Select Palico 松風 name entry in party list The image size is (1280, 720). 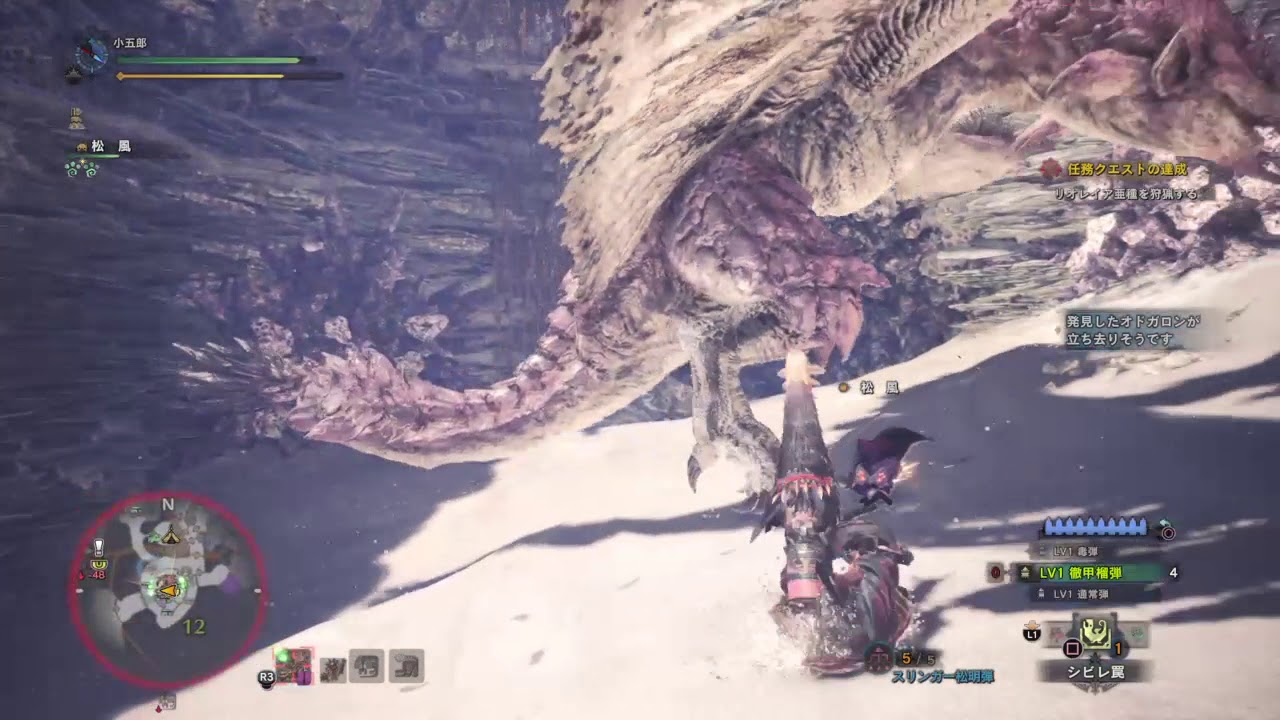pos(110,147)
